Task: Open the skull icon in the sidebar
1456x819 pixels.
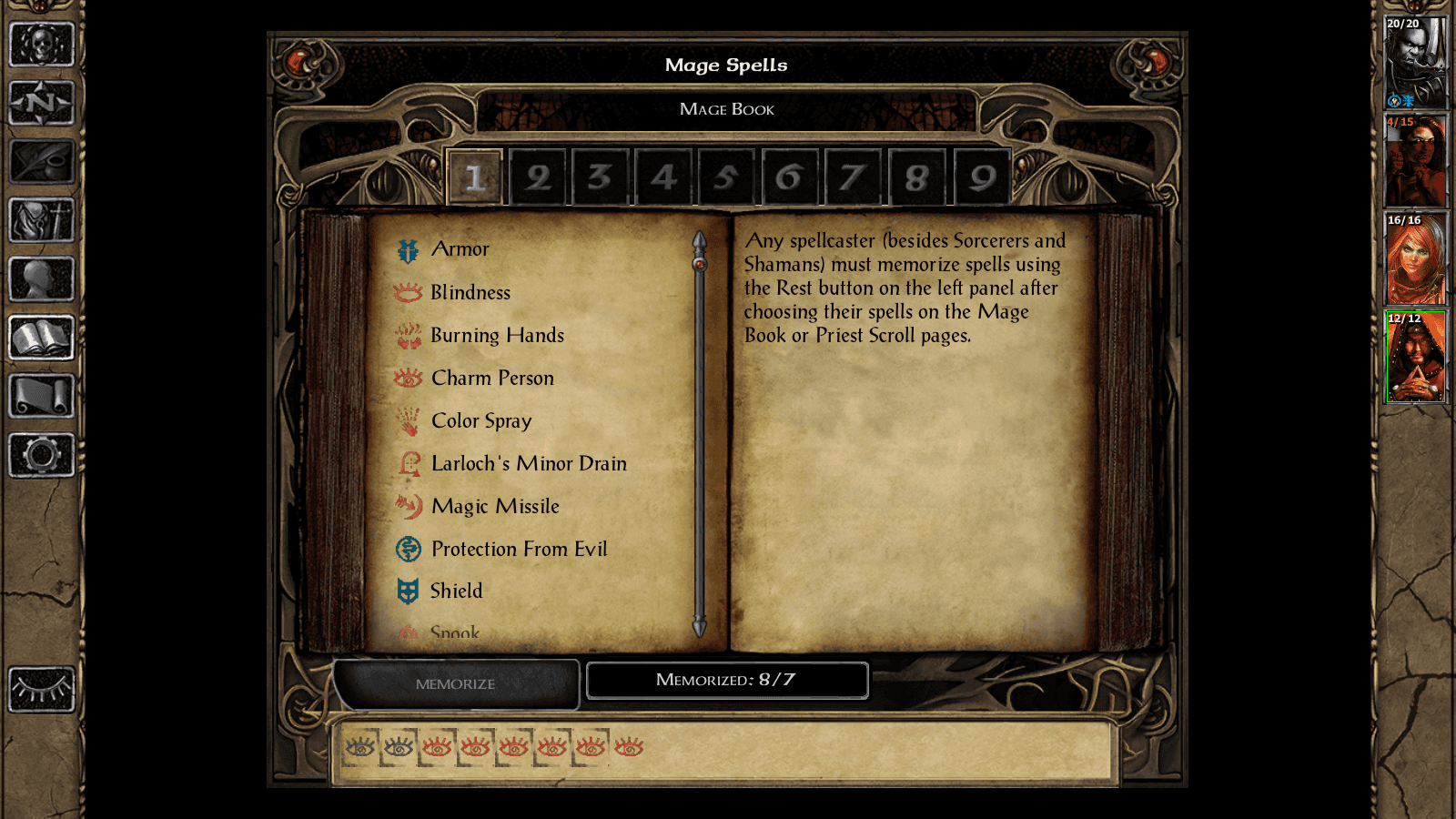Action: (41, 44)
